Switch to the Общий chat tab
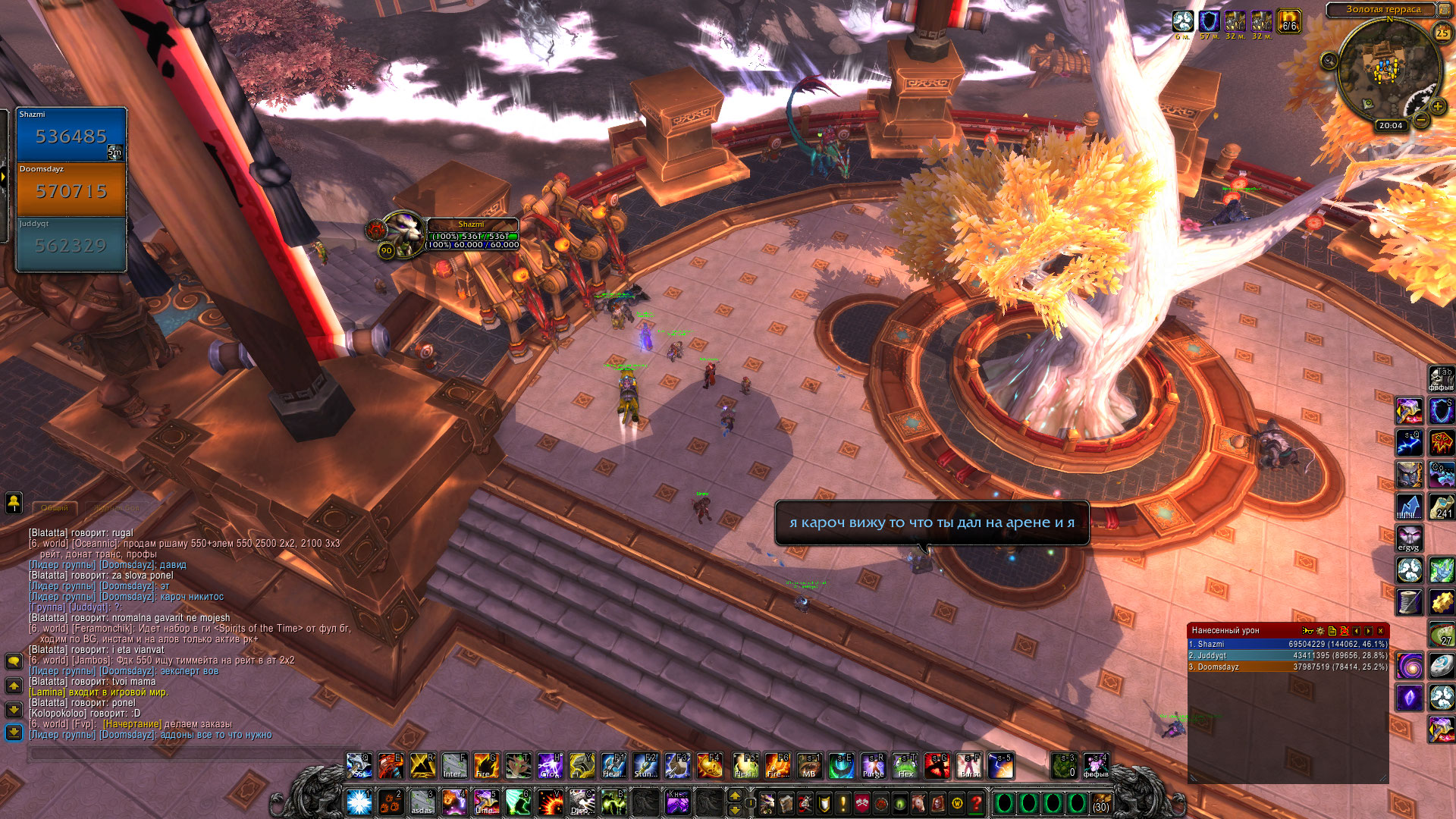 (x=55, y=508)
